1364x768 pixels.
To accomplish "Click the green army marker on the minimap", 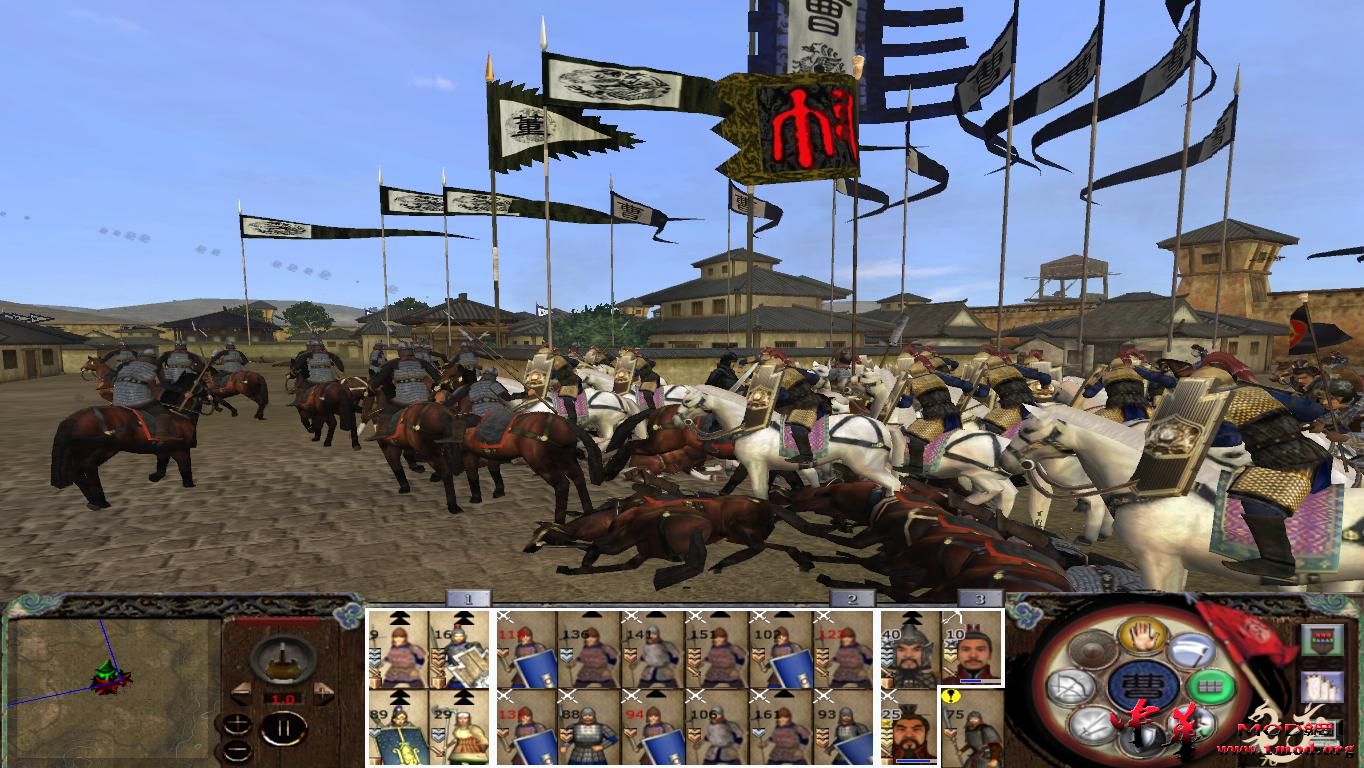I will coord(106,672).
